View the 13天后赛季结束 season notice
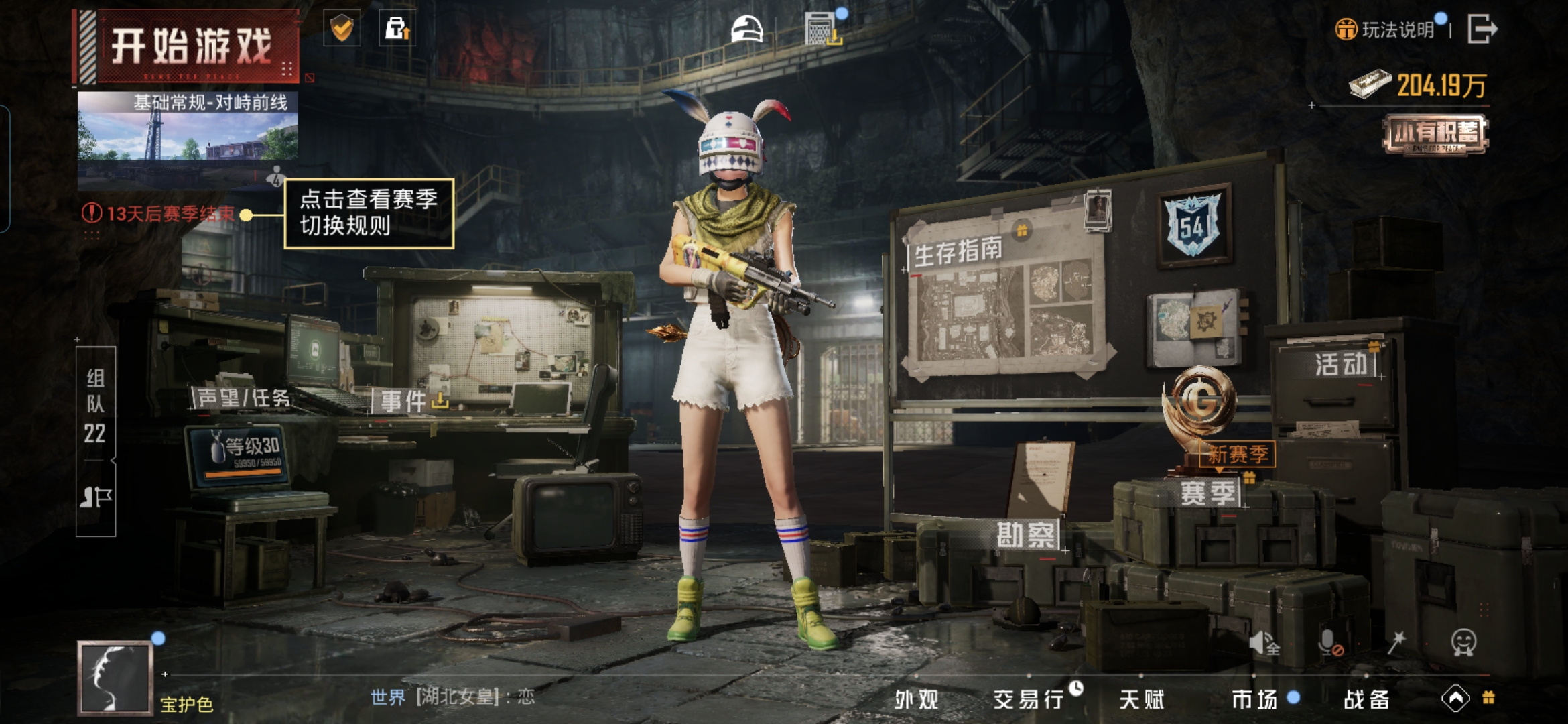The width and height of the screenshot is (1568, 724). tap(161, 214)
